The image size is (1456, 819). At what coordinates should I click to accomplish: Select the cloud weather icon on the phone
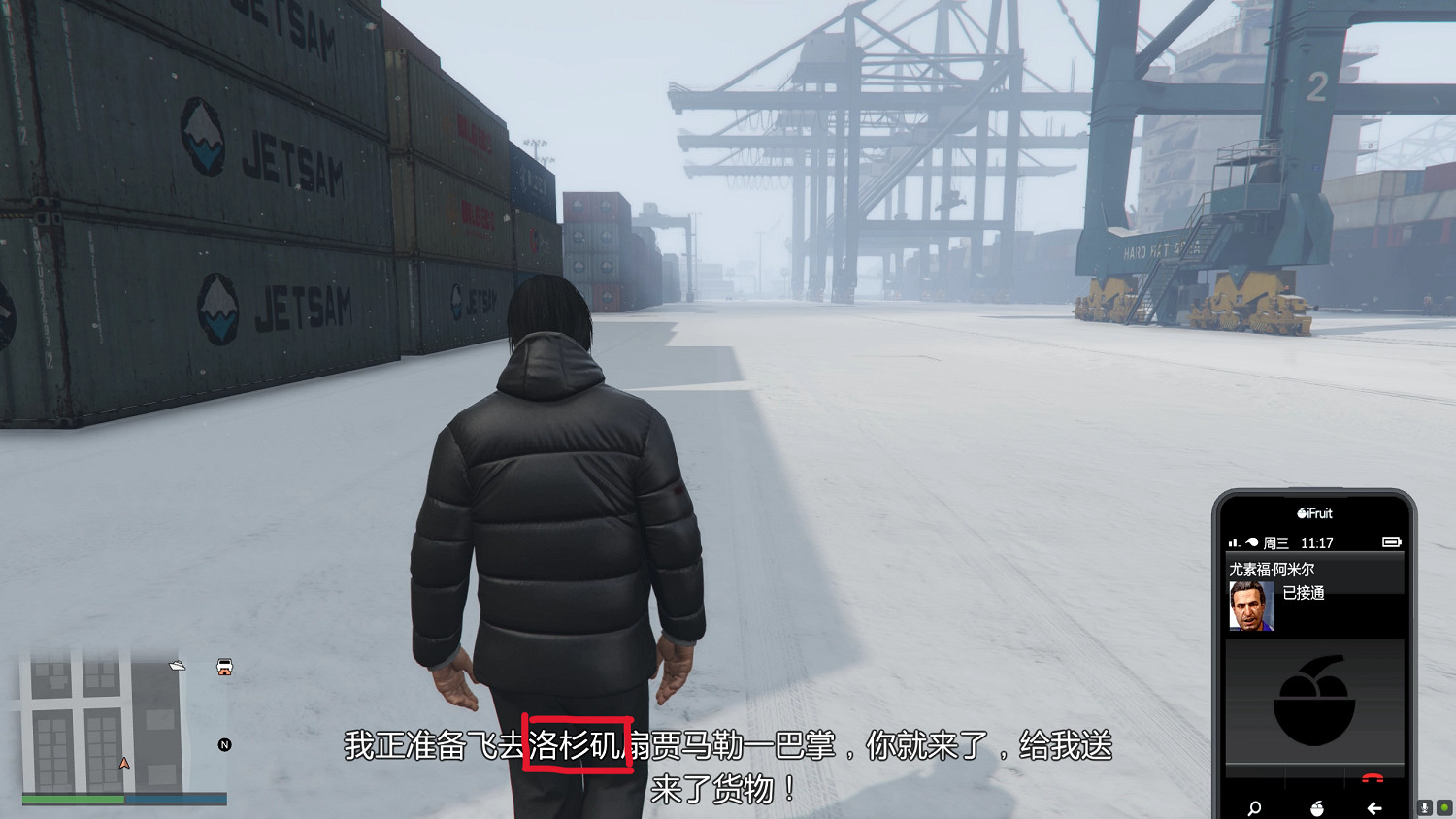[x=1252, y=541]
